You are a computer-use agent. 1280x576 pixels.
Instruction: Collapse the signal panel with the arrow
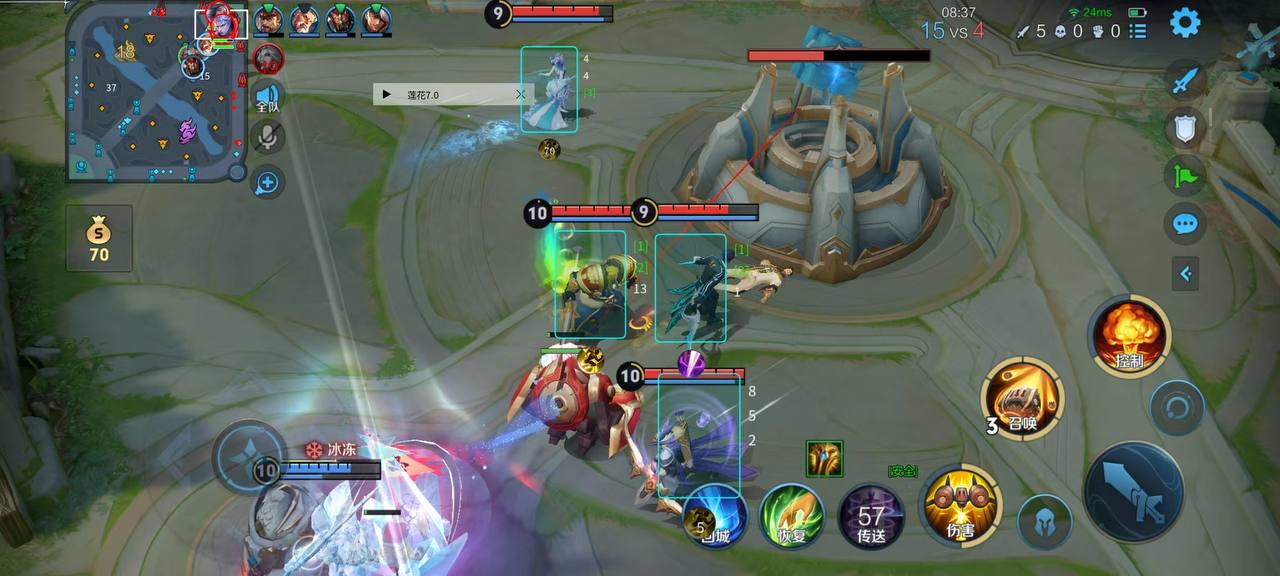click(1185, 272)
